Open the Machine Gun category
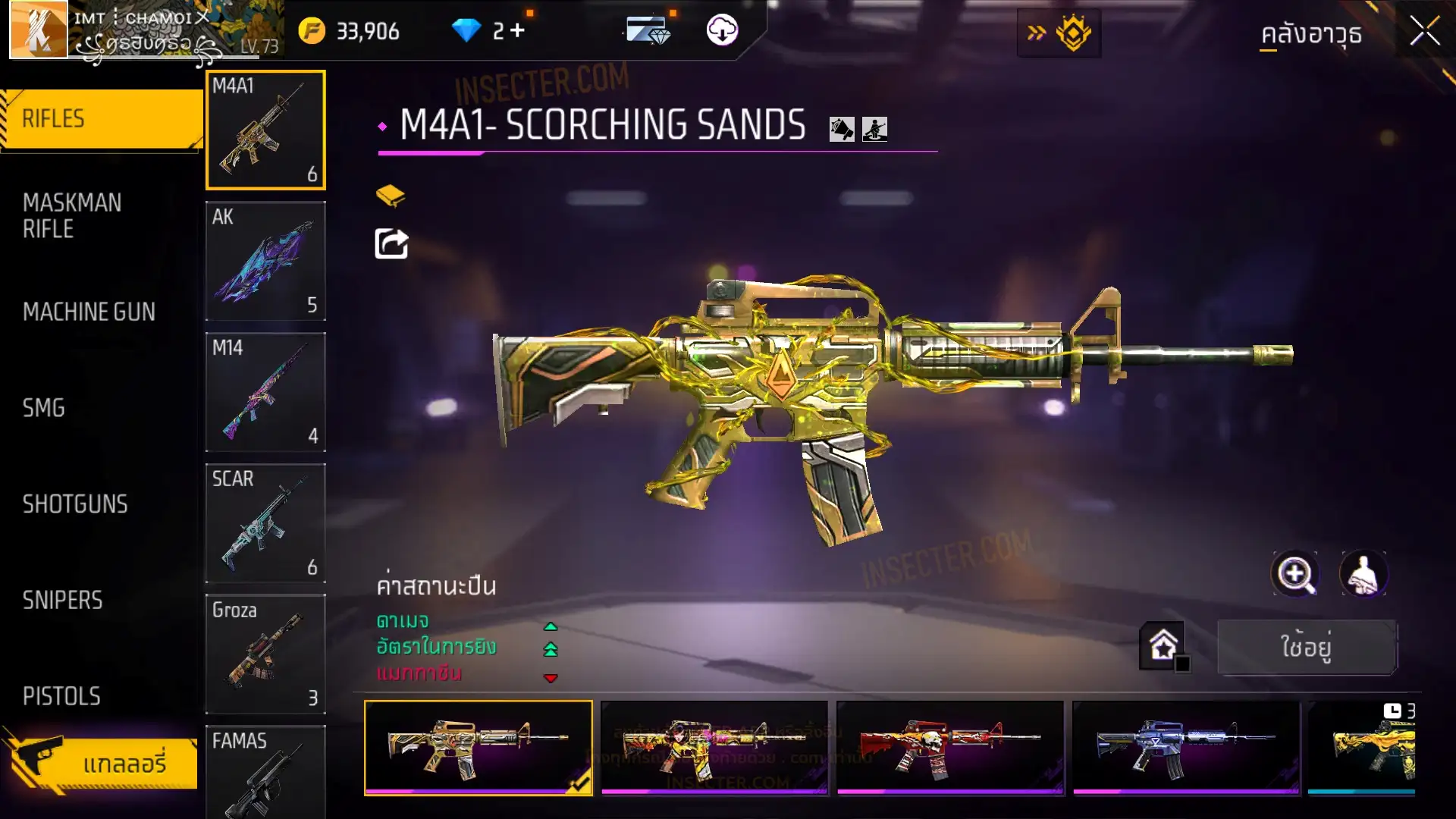 pyautogui.click(x=89, y=312)
